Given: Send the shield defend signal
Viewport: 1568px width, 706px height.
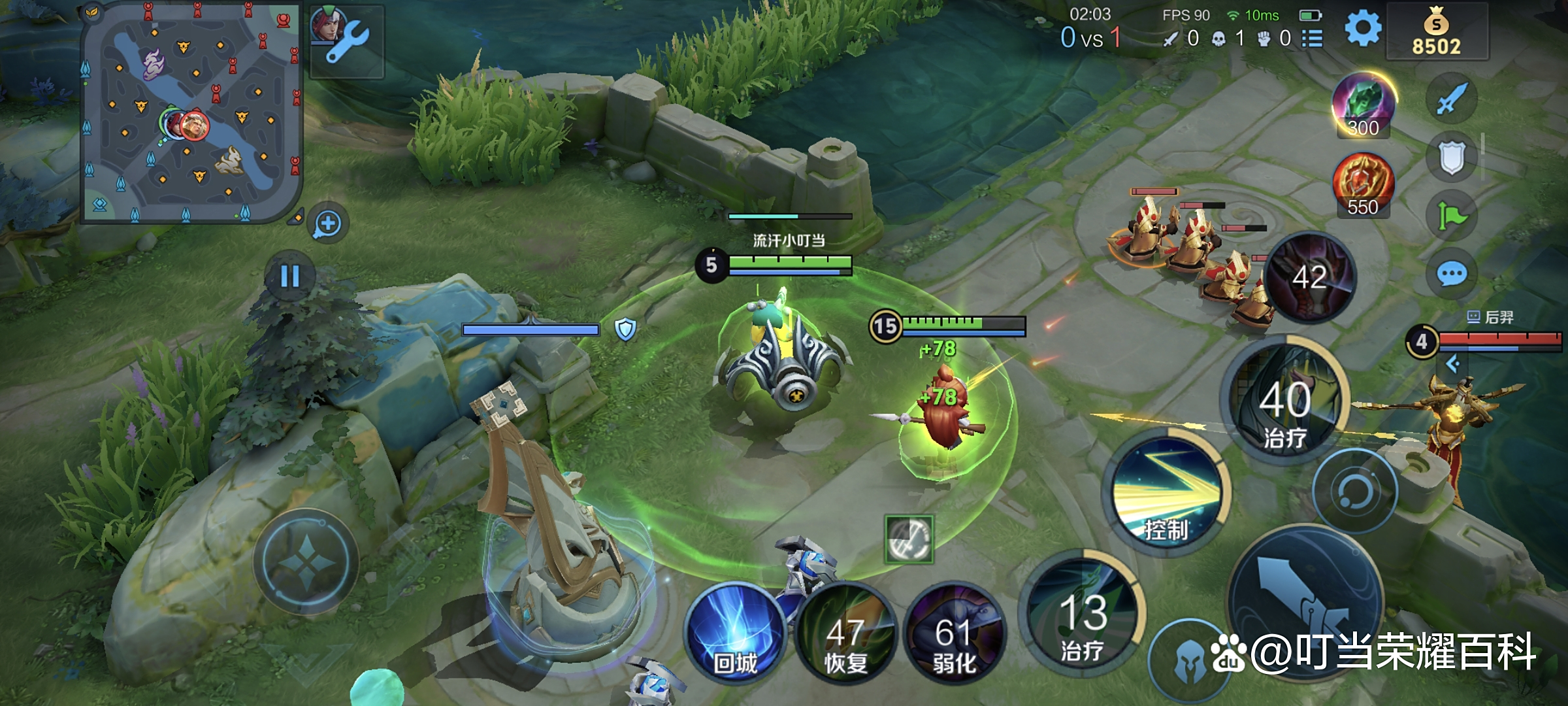Looking at the screenshot, I should [1451, 158].
